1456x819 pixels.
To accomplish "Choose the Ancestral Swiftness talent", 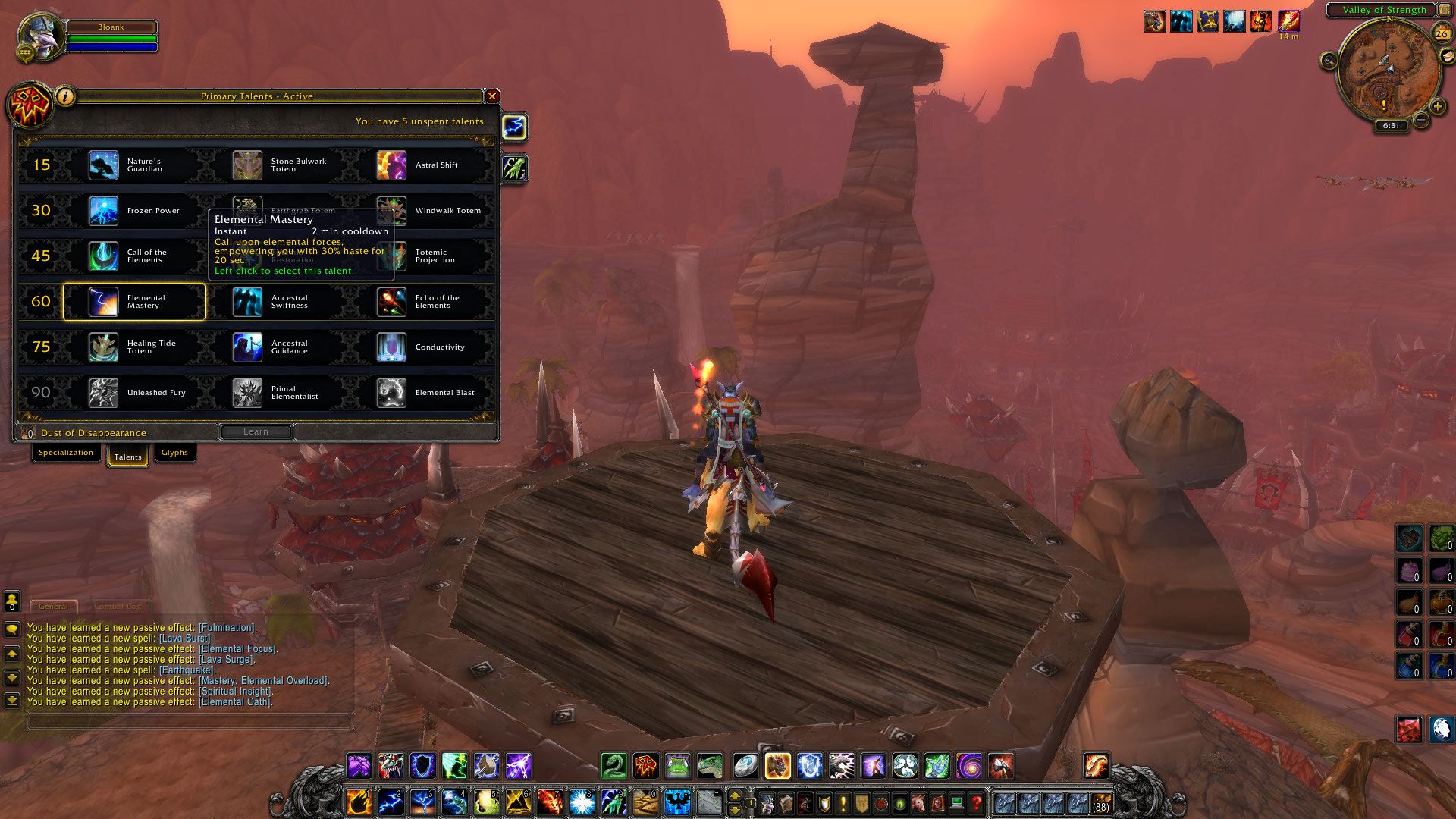I will coord(278,302).
